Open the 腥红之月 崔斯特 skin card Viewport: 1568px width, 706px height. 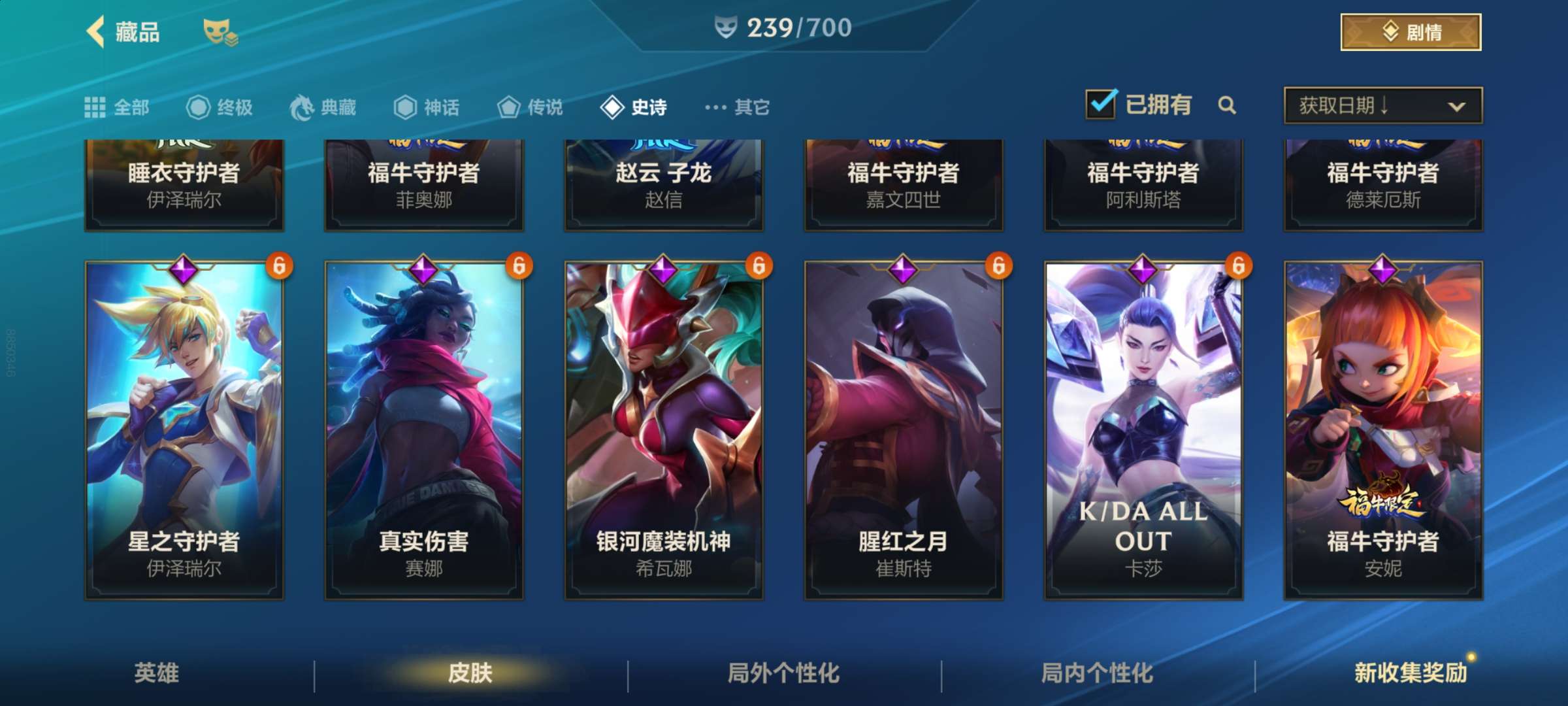pyautogui.click(x=904, y=430)
